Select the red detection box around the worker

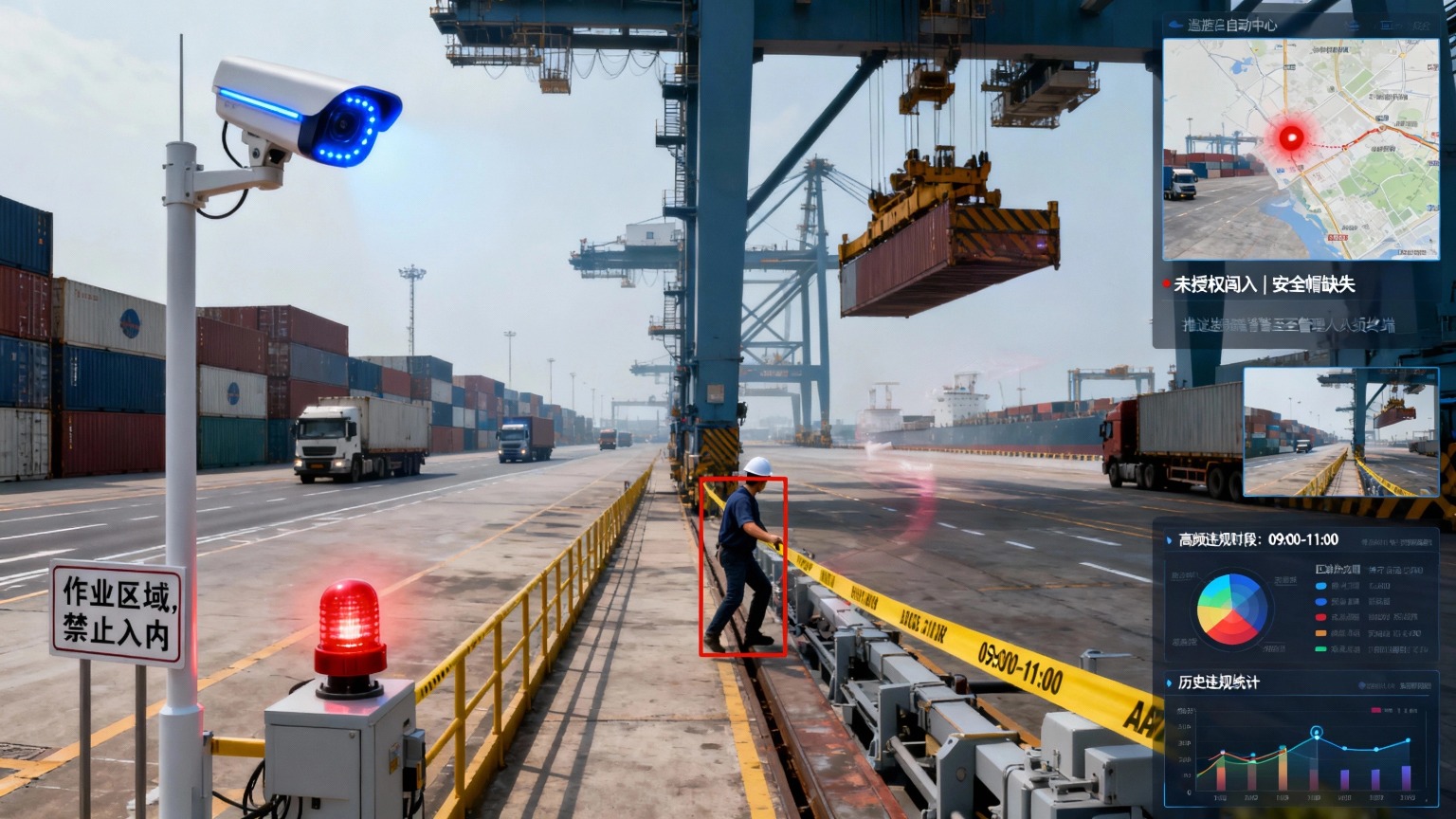[x=743, y=566]
